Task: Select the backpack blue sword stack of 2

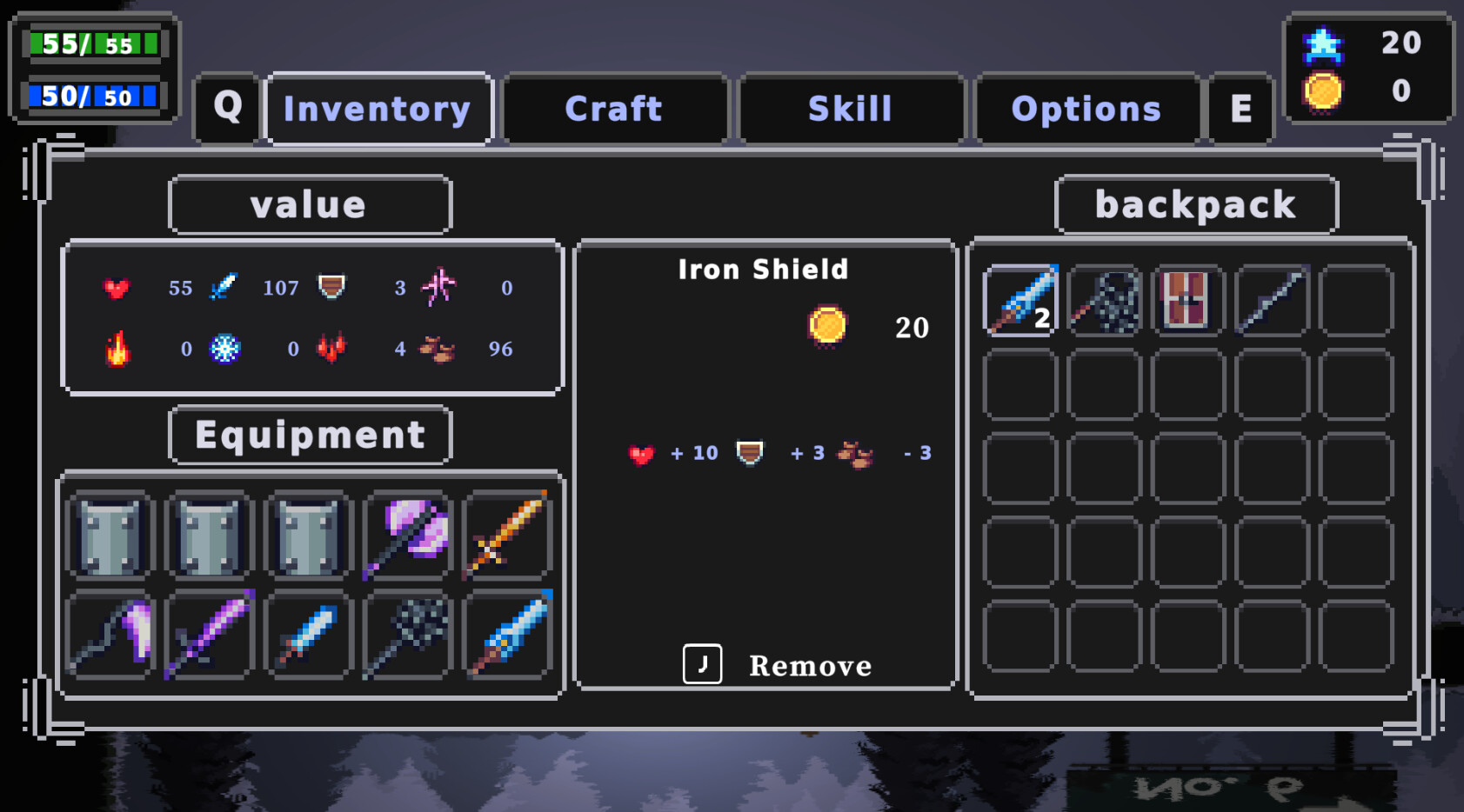Action: tap(1020, 301)
